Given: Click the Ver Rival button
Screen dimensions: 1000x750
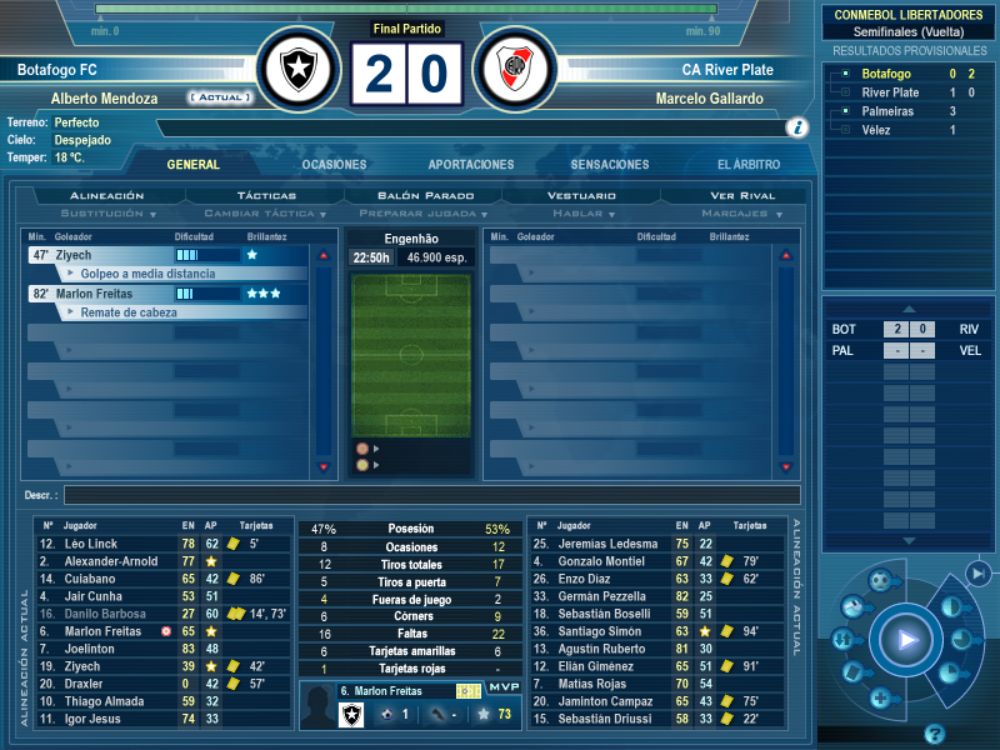Looking at the screenshot, I should [743, 196].
